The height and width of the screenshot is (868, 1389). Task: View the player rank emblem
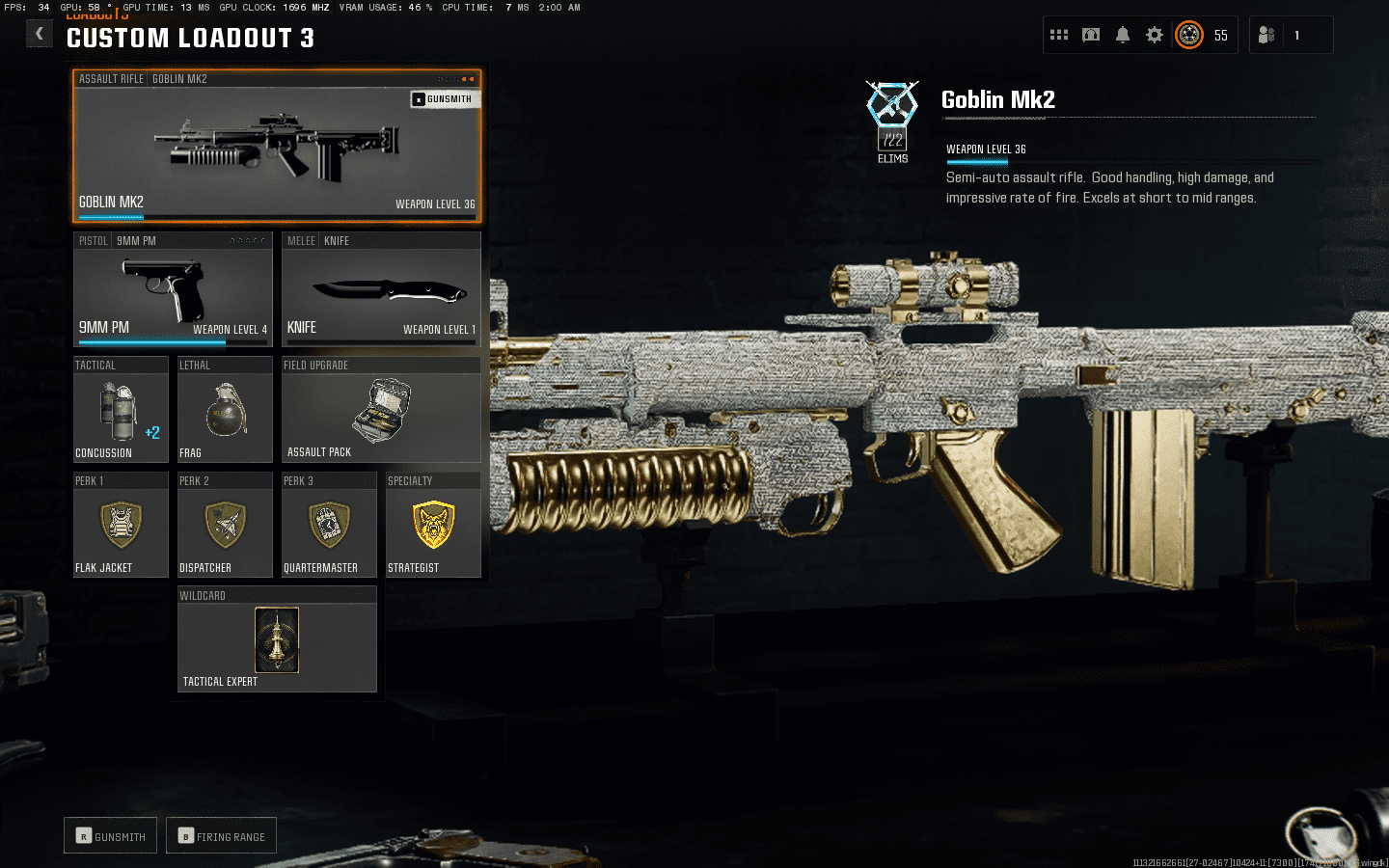1189,36
